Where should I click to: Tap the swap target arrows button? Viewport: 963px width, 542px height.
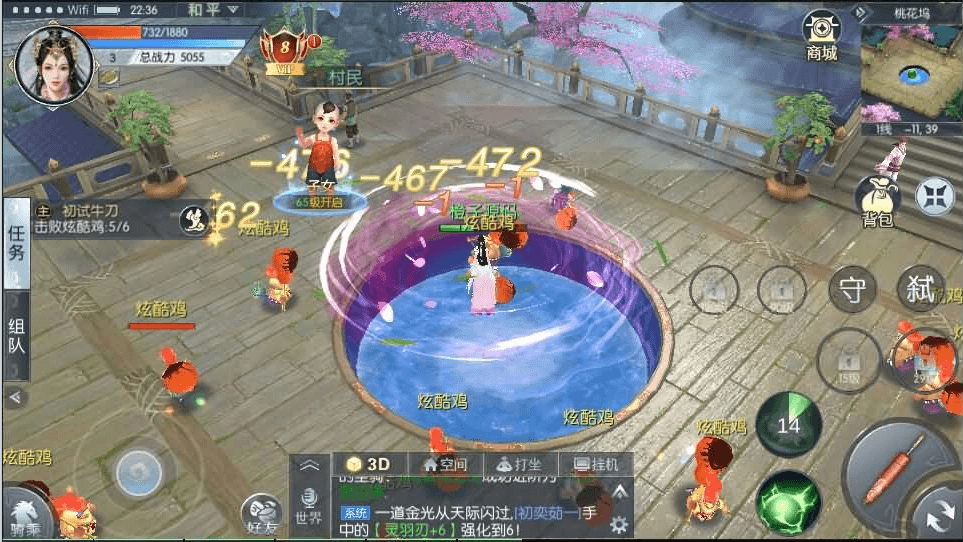939,515
